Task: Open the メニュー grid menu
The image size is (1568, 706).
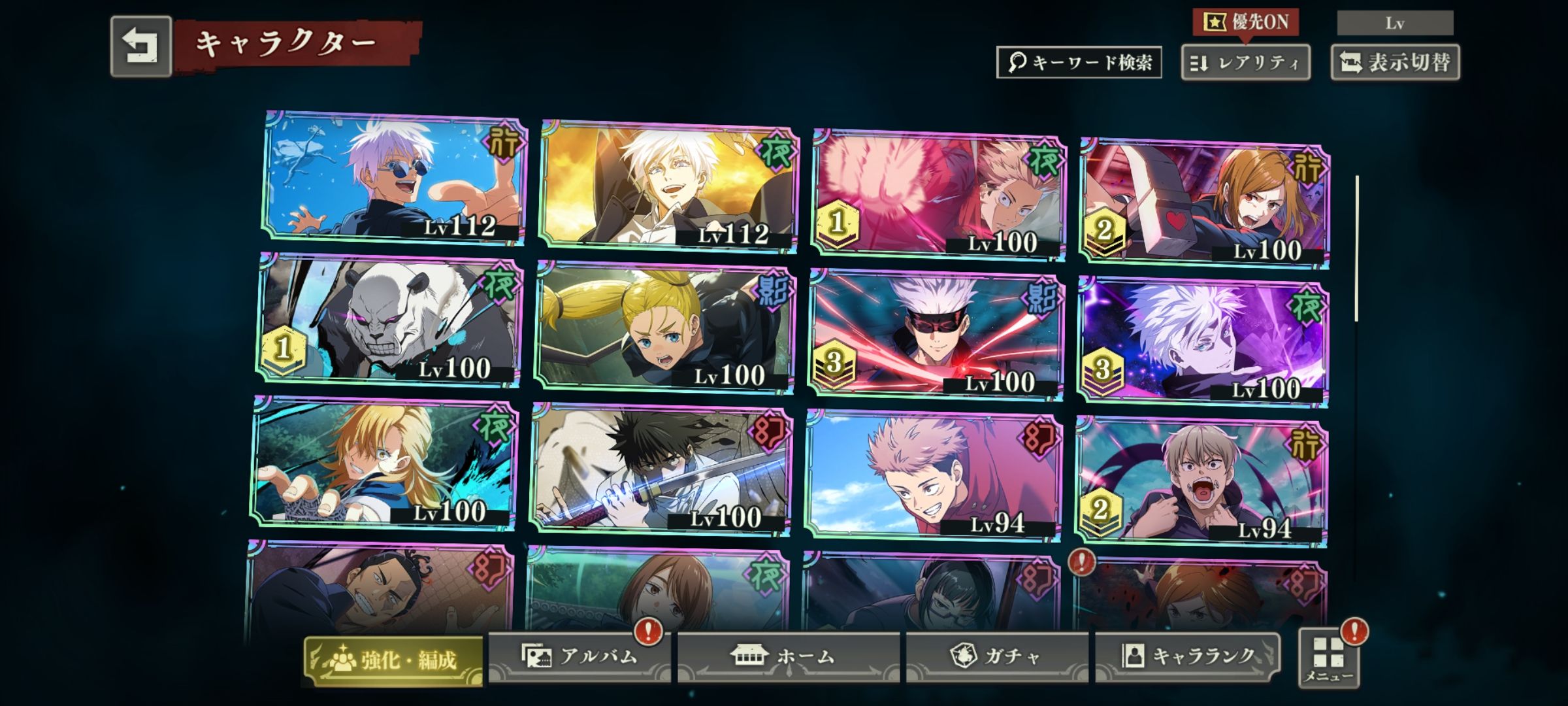Action: coord(1329,658)
